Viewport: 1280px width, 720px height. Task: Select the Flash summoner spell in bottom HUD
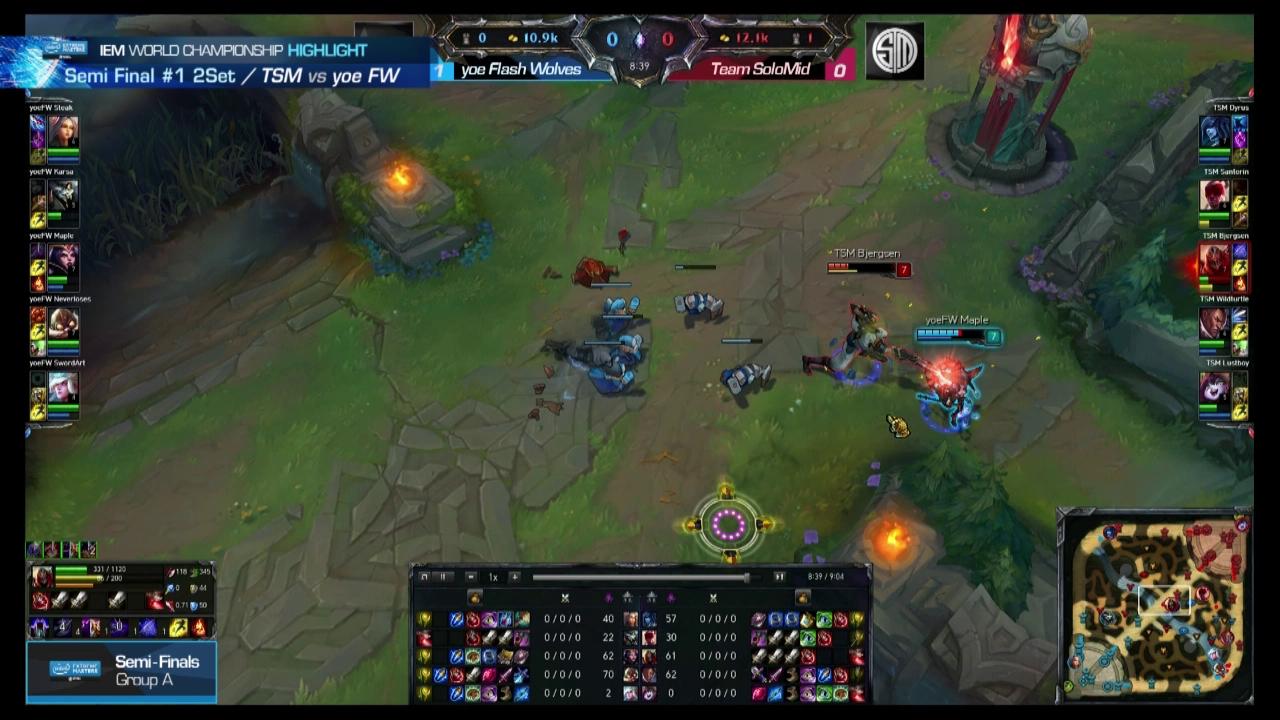tap(177, 627)
